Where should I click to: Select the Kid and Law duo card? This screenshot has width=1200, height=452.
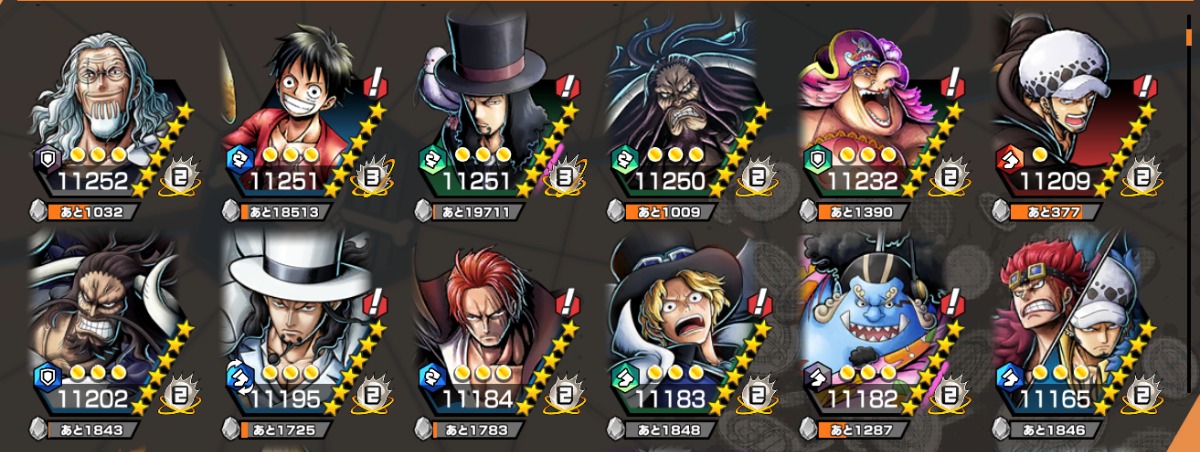point(1068,325)
